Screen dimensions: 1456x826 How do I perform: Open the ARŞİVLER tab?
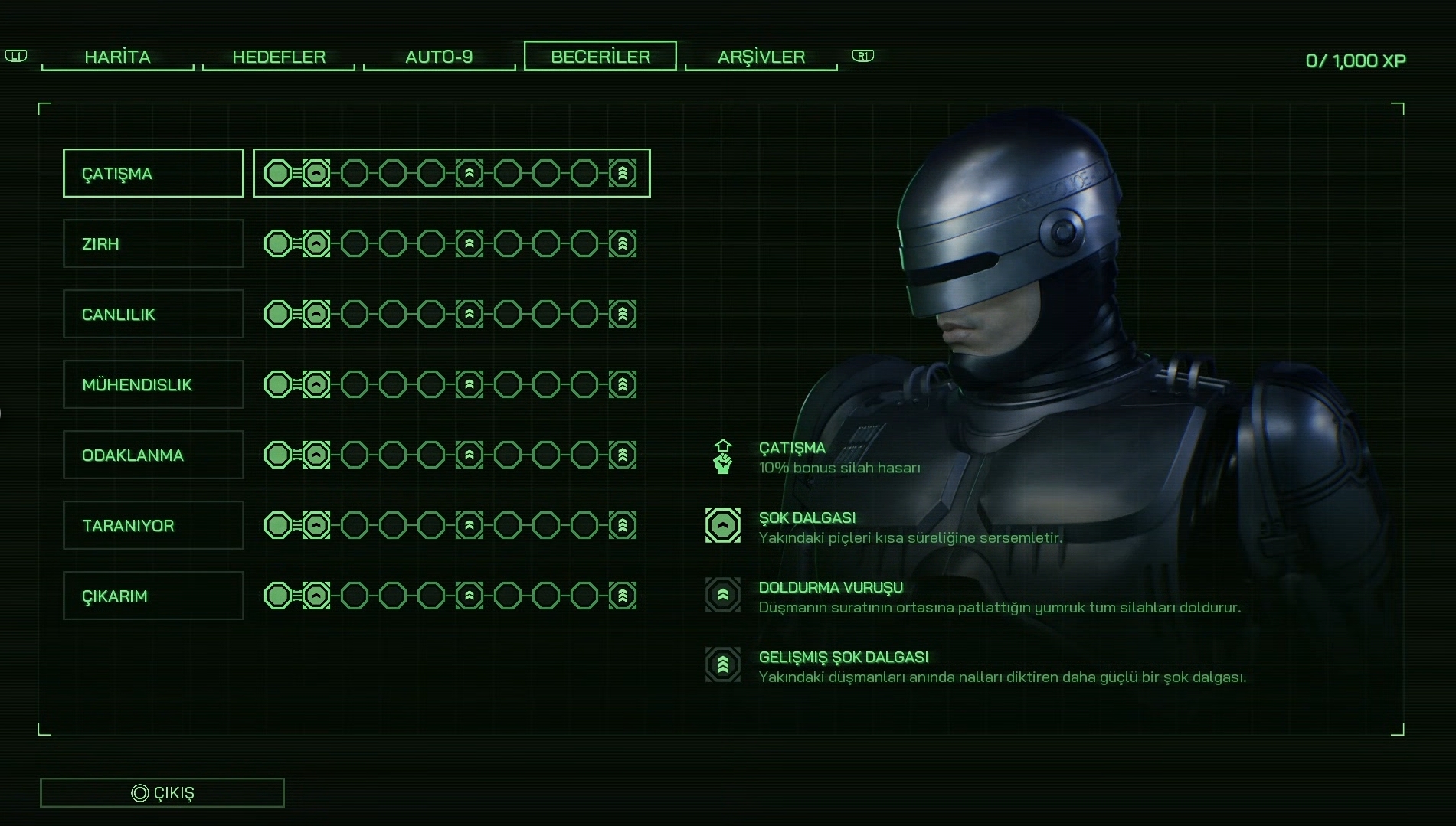point(761,57)
